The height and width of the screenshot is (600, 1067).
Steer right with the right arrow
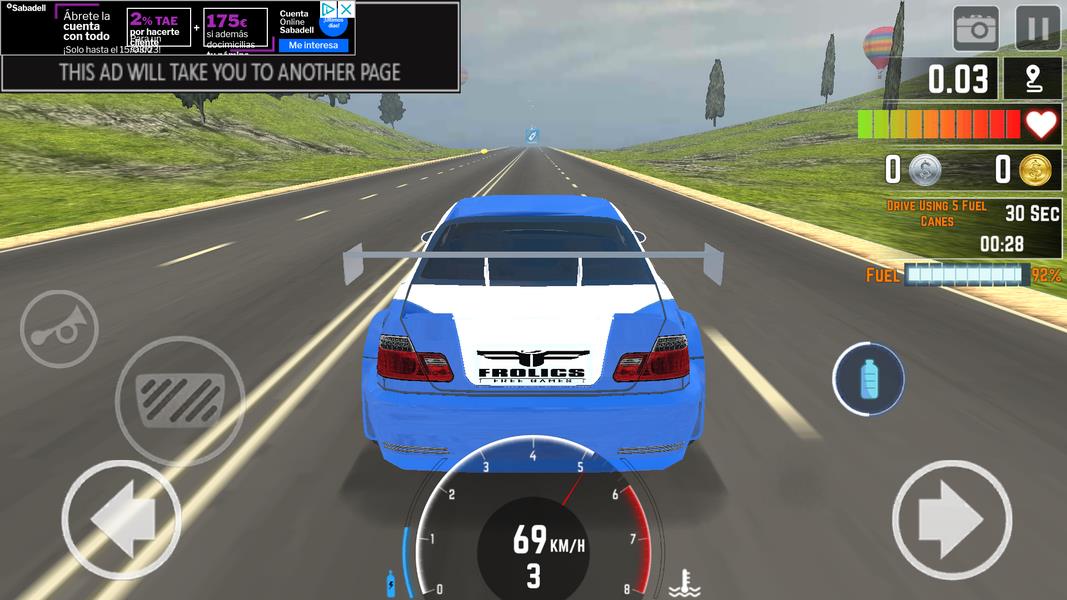pyautogui.click(x=951, y=519)
